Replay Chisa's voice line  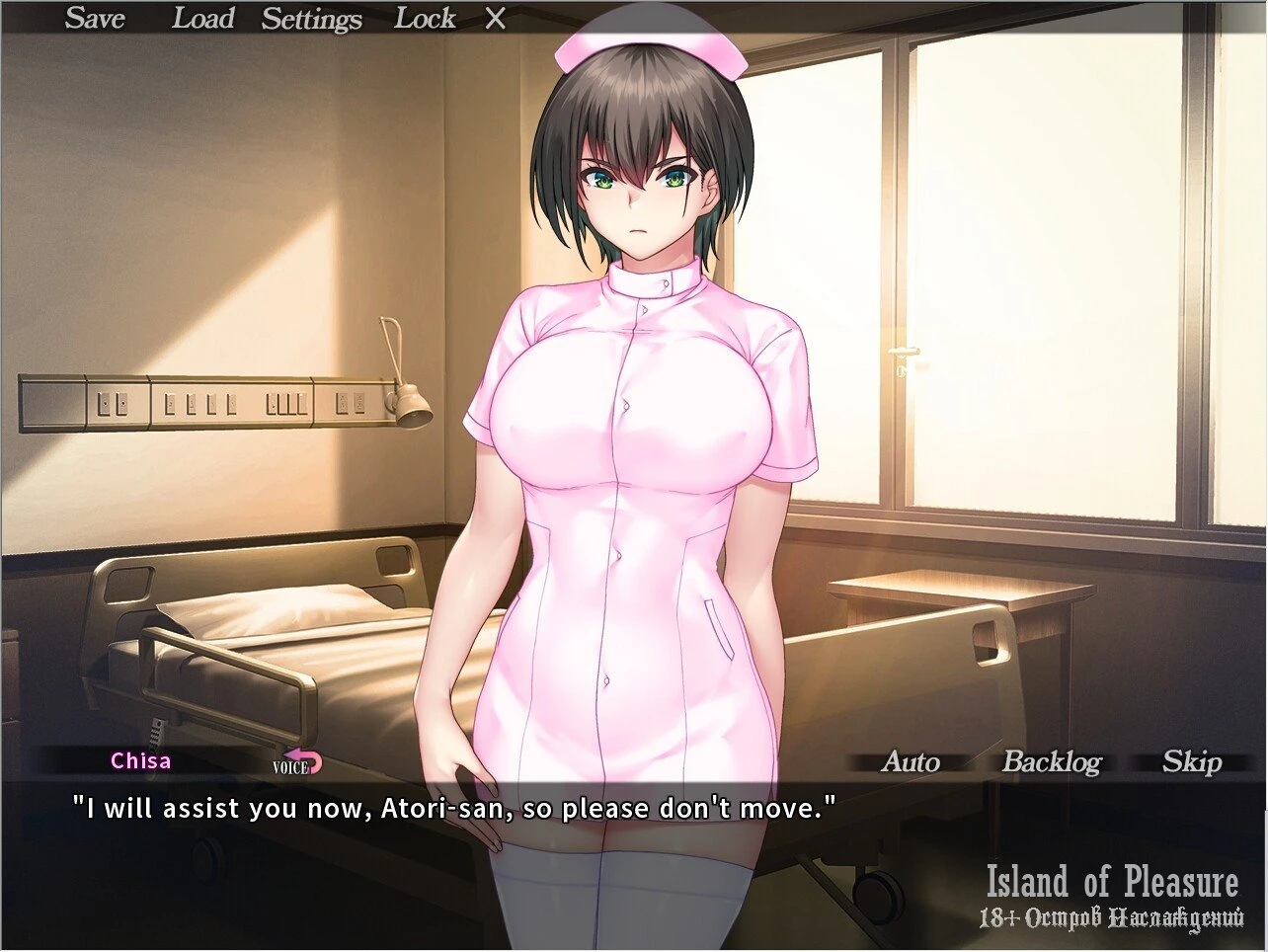(297, 762)
